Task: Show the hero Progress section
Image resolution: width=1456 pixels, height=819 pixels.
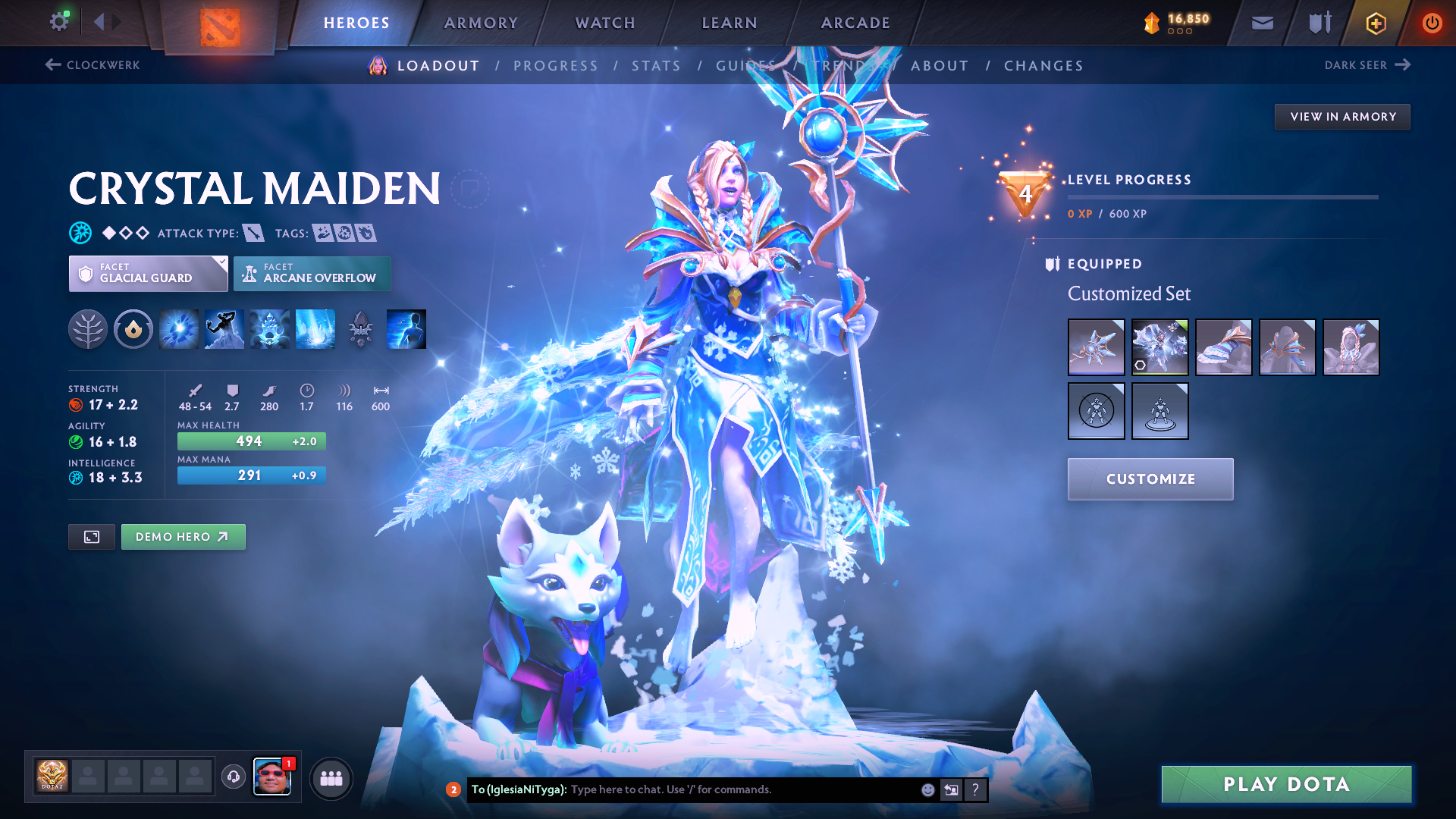Action: 555,66
